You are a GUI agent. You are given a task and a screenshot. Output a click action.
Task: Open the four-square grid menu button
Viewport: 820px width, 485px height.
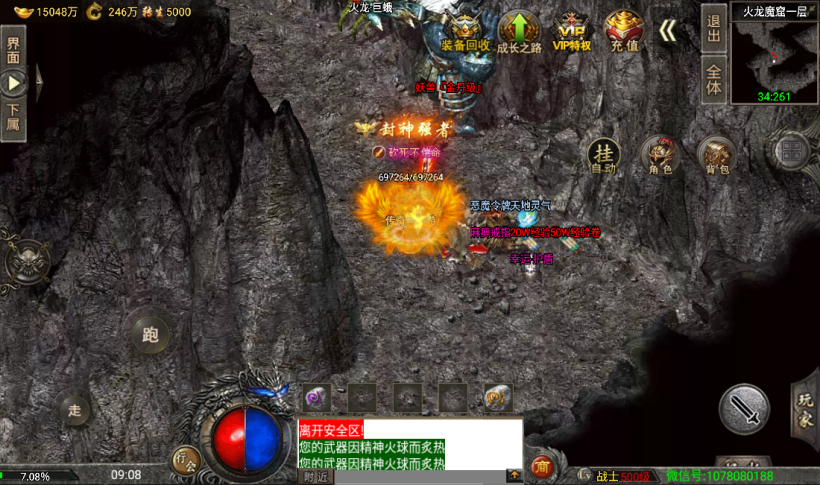click(x=790, y=151)
